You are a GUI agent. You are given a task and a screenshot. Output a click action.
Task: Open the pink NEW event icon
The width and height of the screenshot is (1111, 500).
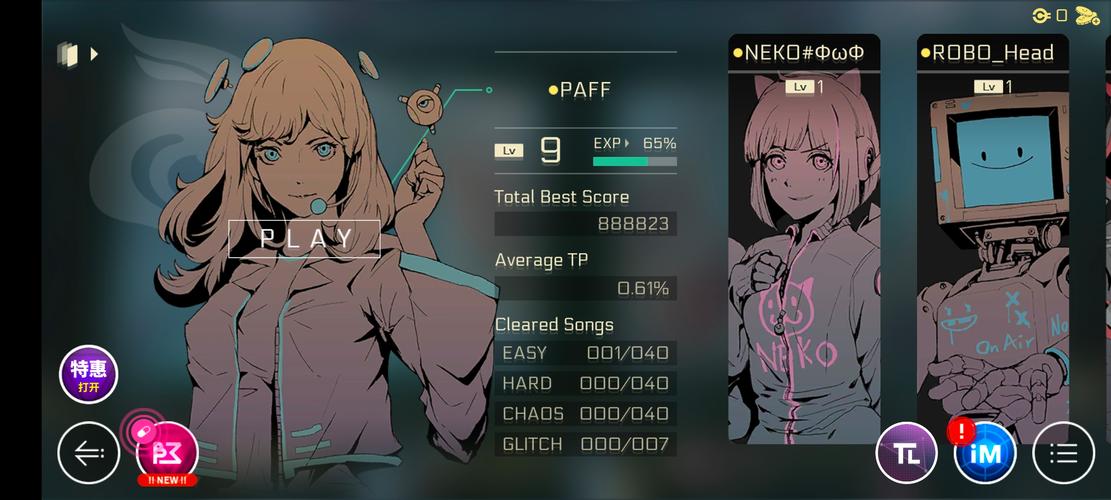point(167,454)
